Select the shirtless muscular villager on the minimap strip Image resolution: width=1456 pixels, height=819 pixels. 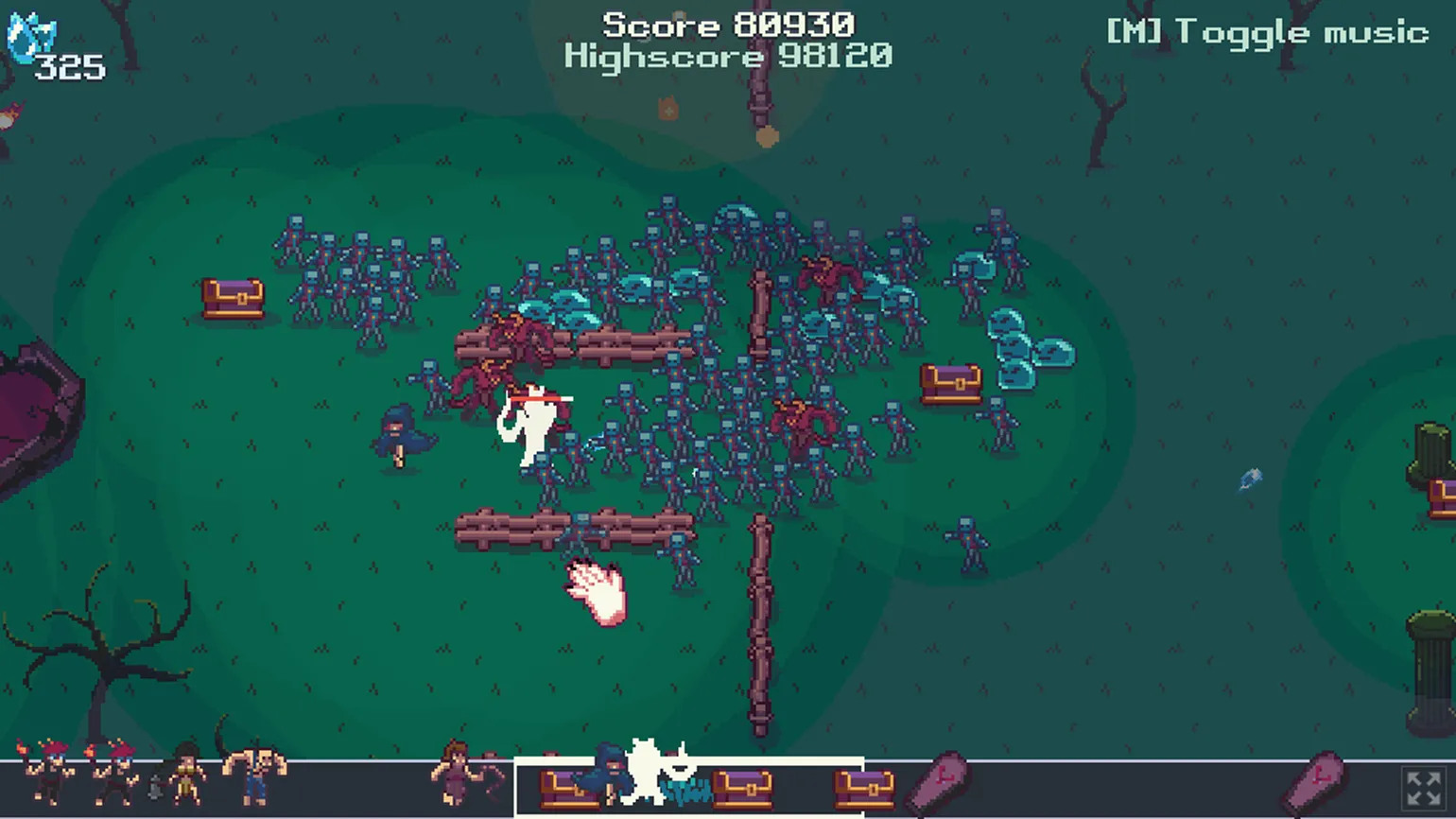pyautogui.click(x=254, y=775)
